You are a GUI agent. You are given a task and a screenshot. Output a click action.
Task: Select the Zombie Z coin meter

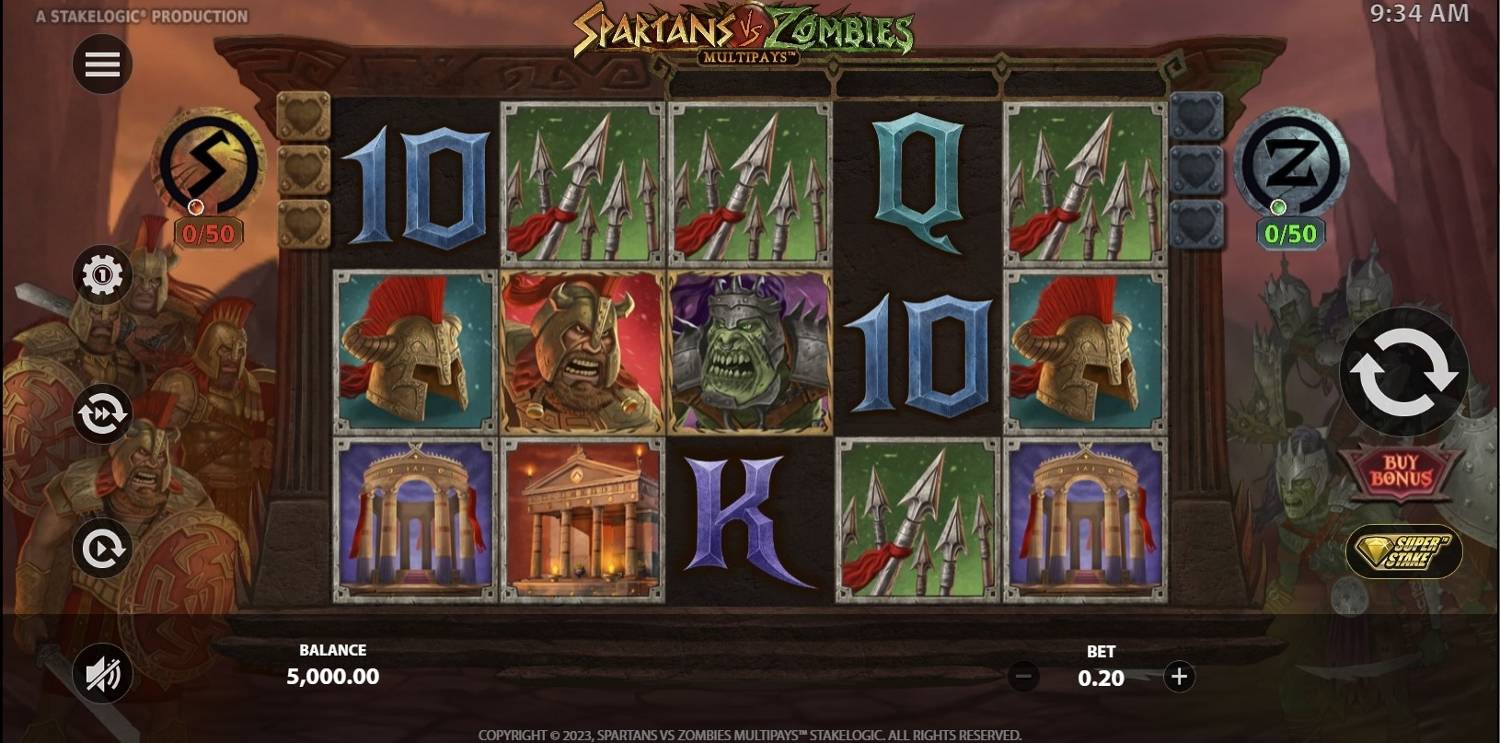(x=1290, y=170)
